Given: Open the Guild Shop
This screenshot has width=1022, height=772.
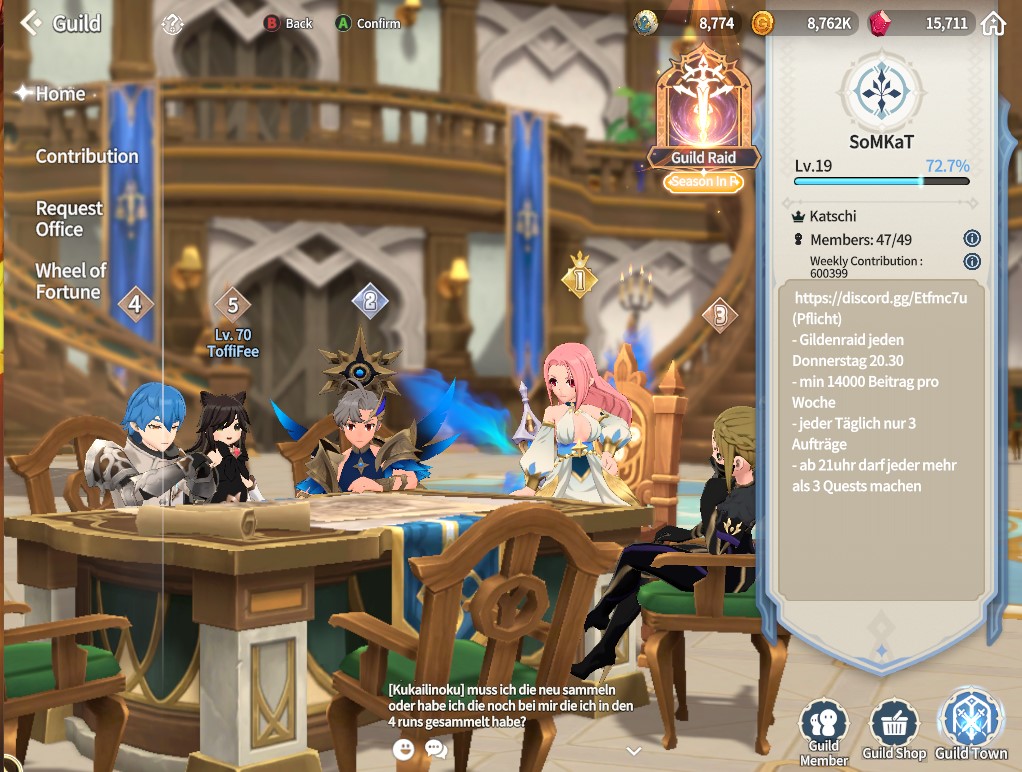Looking at the screenshot, I should tap(894, 731).
